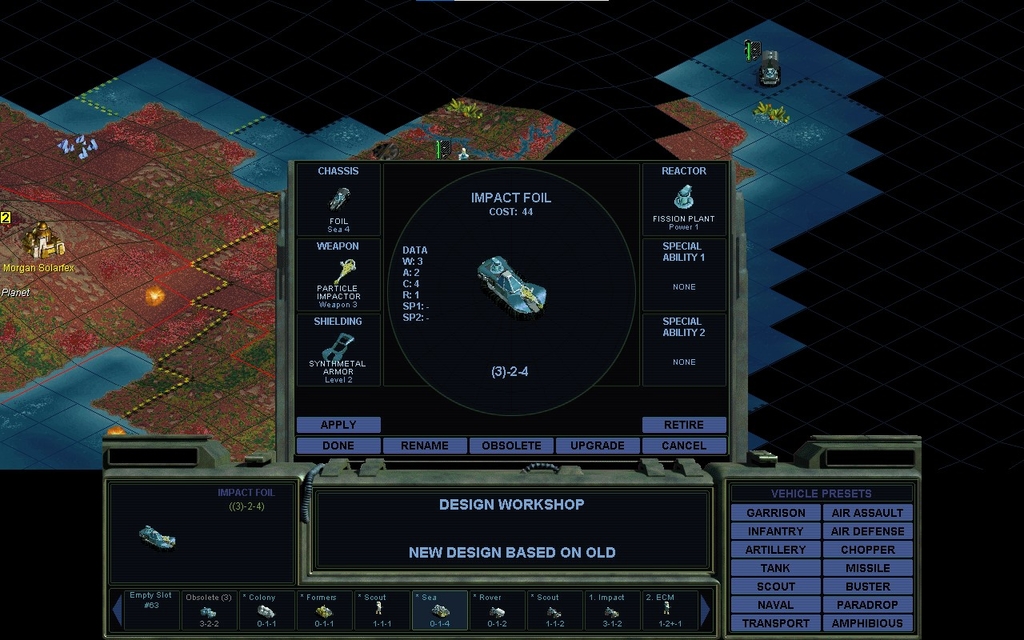The width and height of the screenshot is (1024, 640).
Task: Open the Fission Plant reactor panel
Action: [684, 199]
